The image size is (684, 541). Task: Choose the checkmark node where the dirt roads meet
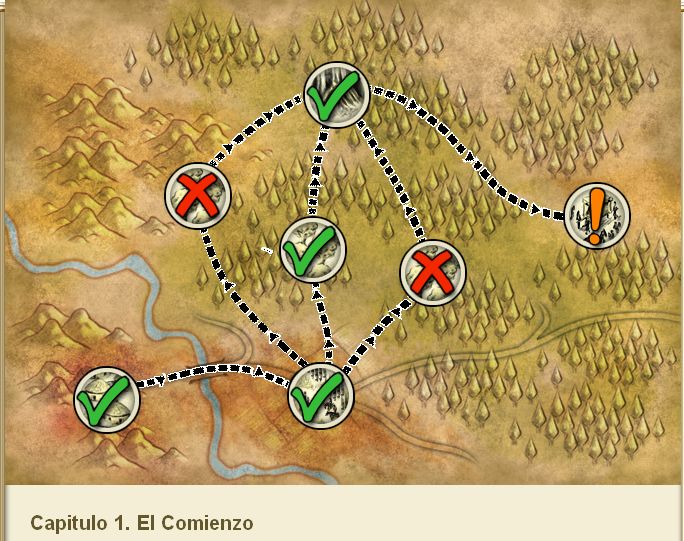322,396
